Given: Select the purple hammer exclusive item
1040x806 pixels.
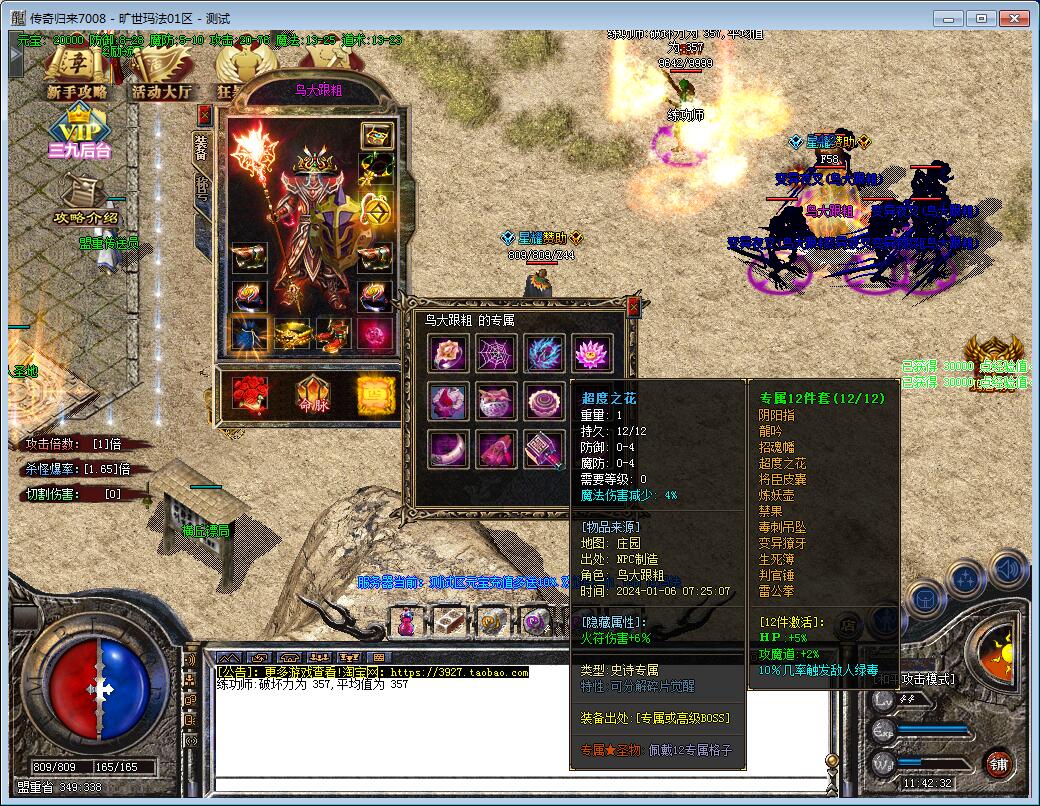Looking at the screenshot, I should [x=544, y=449].
